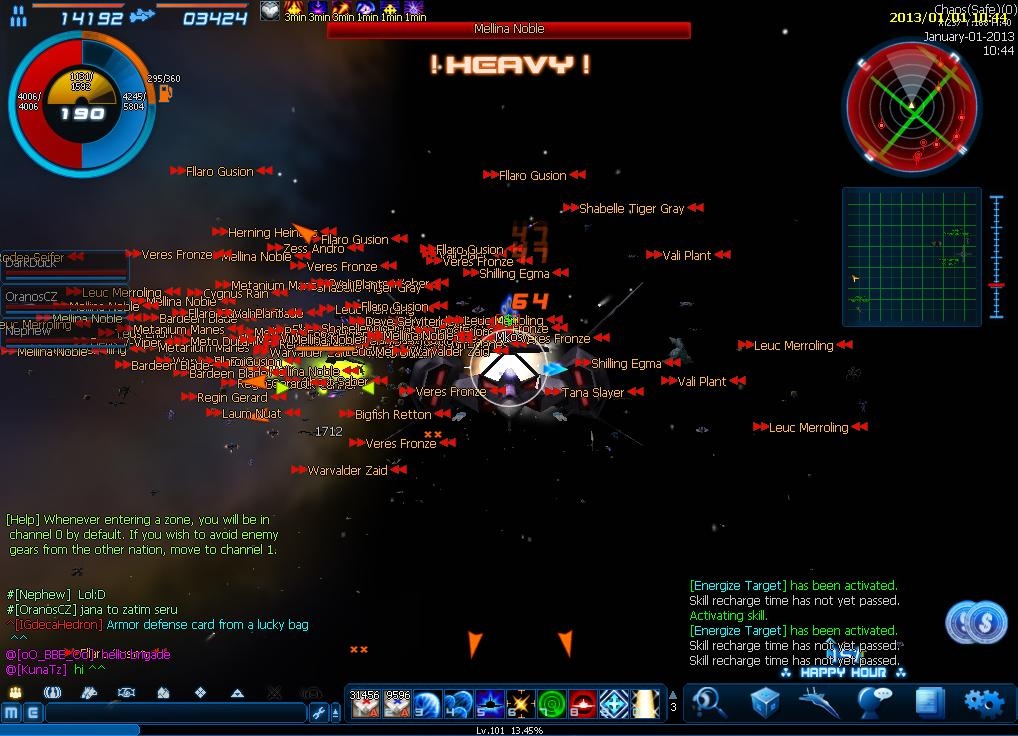Open the gear settings menu
Screen dimensions: 1018x736
click(x=981, y=702)
